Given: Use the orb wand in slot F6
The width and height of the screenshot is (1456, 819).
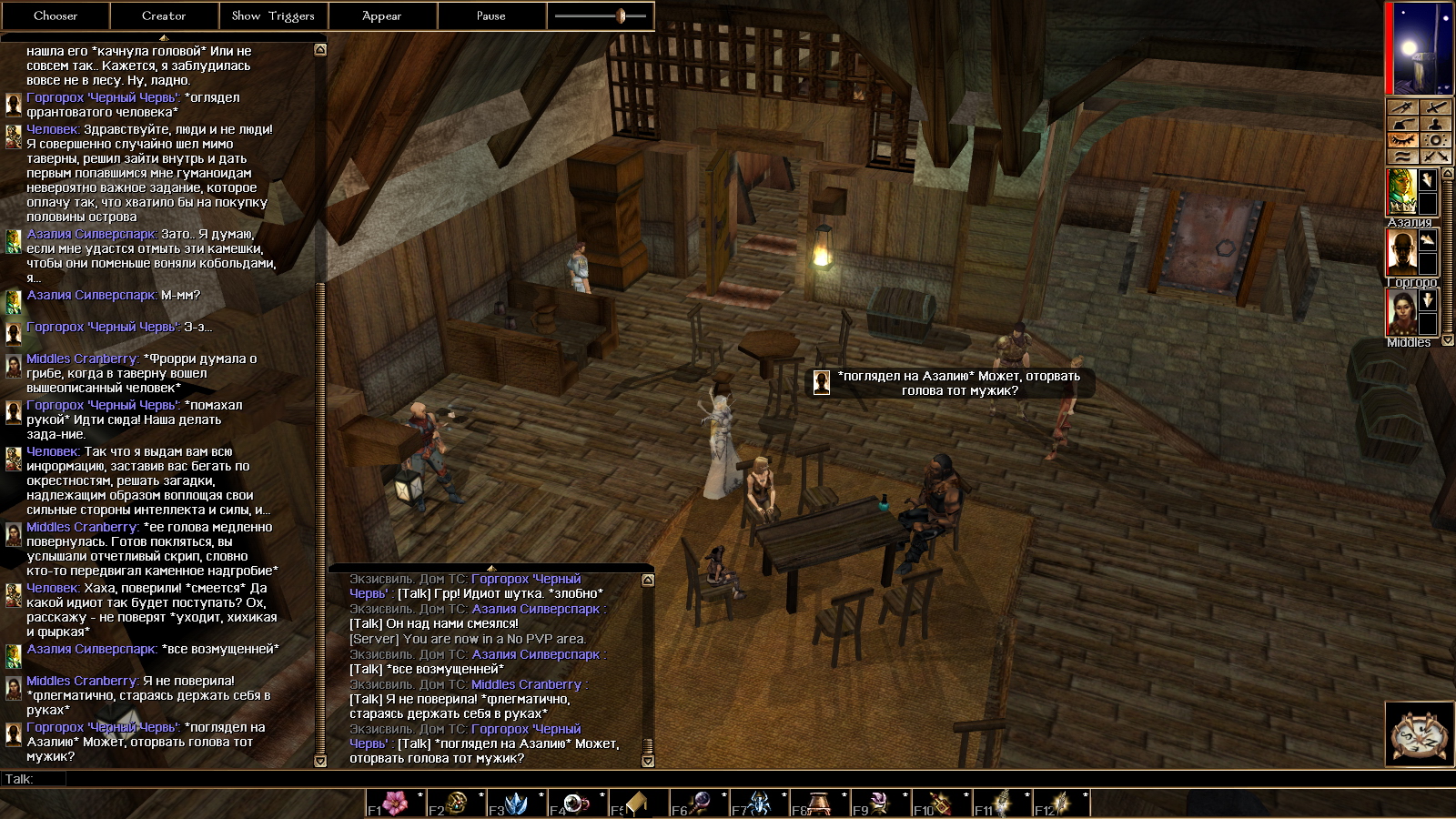Looking at the screenshot, I should [698, 804].
